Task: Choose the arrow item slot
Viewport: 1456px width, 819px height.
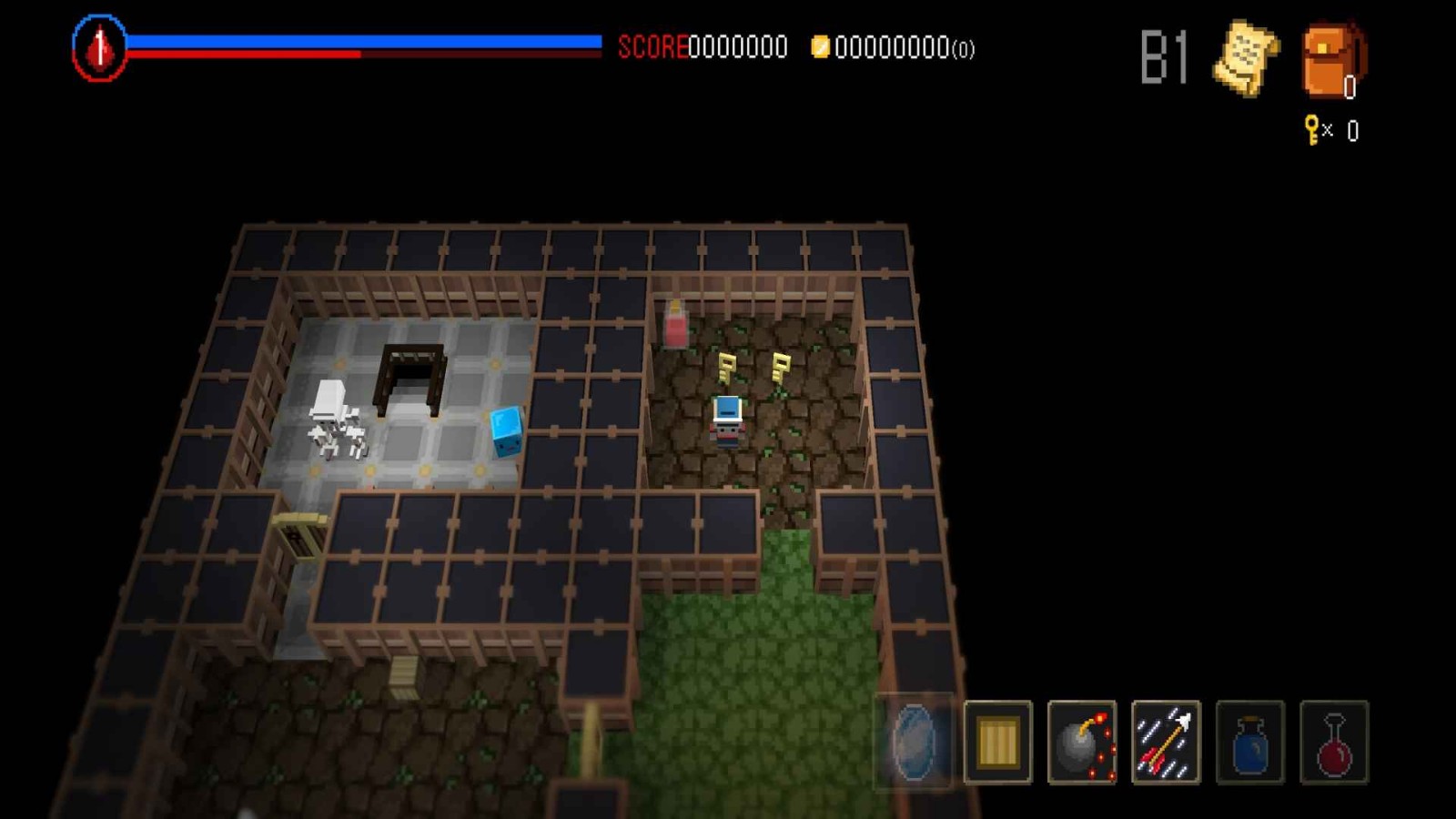Action: click(1166, 742)
